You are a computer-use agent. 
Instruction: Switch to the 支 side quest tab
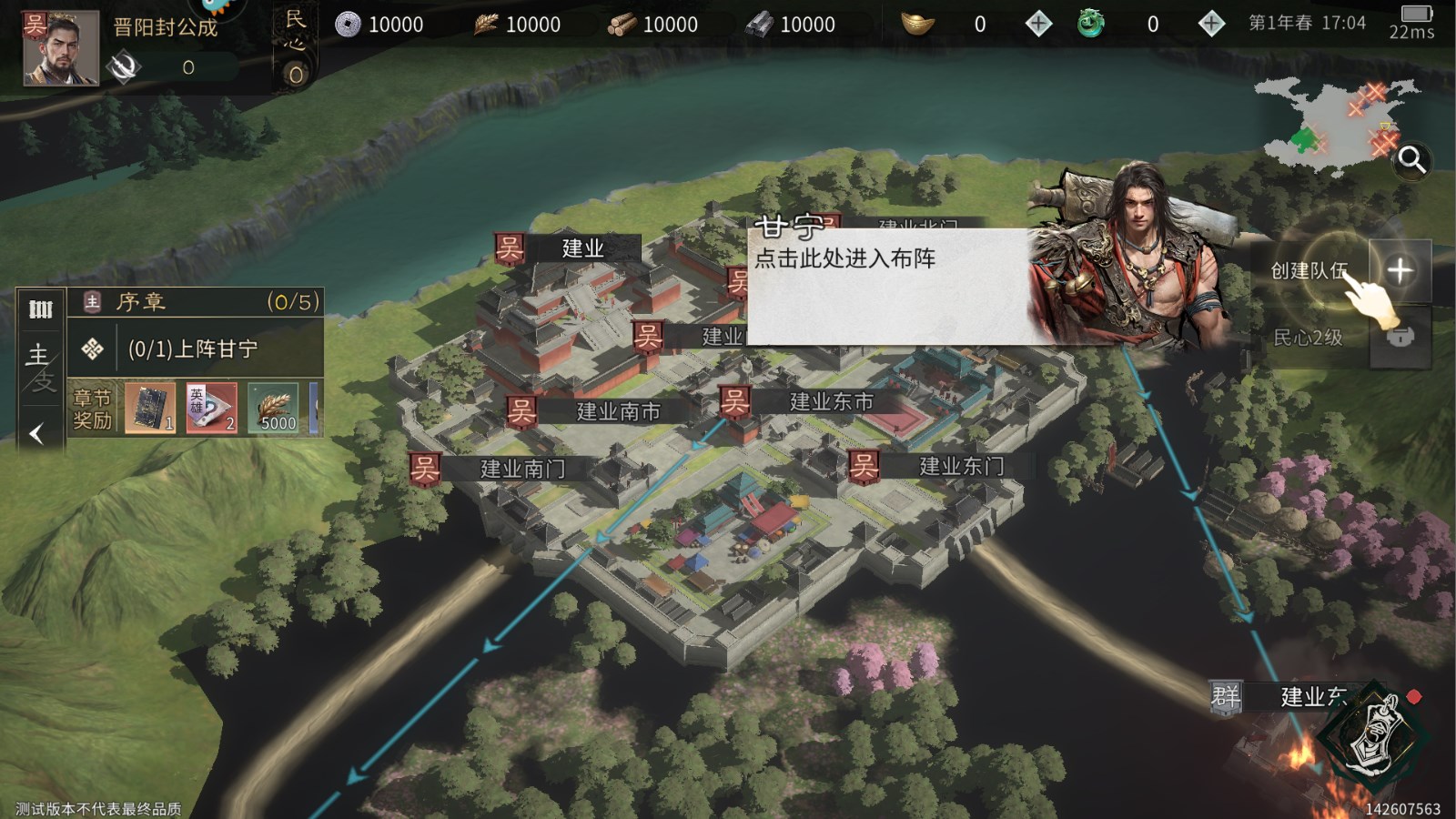[x=45, y=380]
